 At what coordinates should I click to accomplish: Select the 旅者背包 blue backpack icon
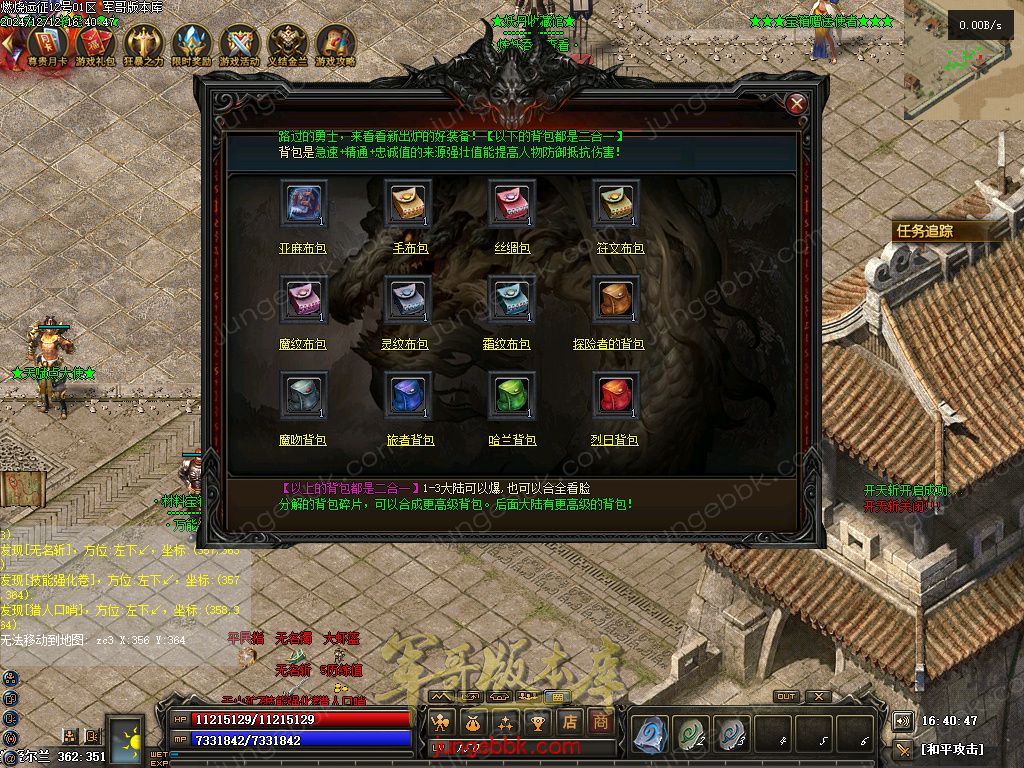point(408,396)
